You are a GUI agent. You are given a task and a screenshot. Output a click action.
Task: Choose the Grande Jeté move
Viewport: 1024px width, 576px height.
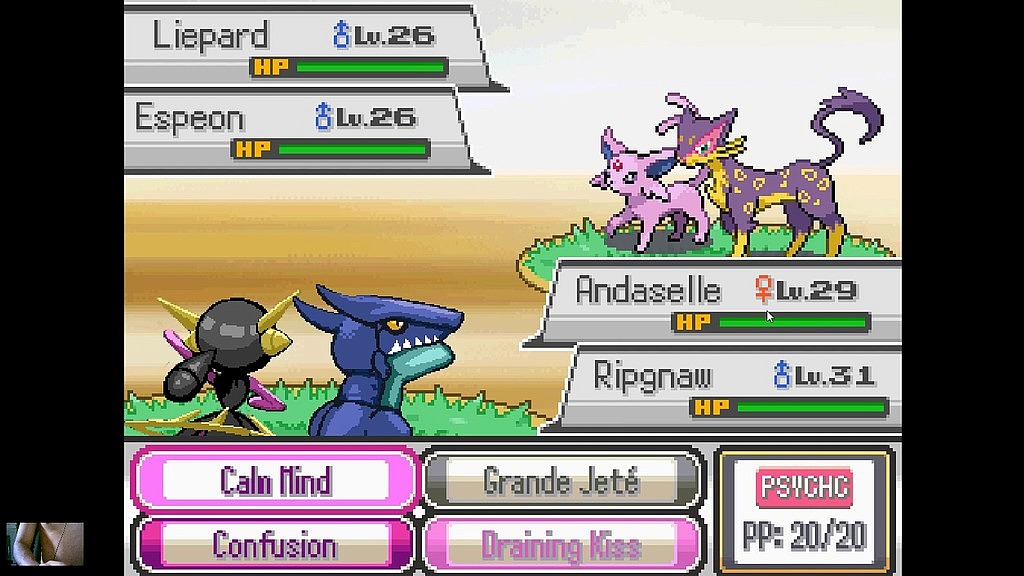[x=561, y=481]
